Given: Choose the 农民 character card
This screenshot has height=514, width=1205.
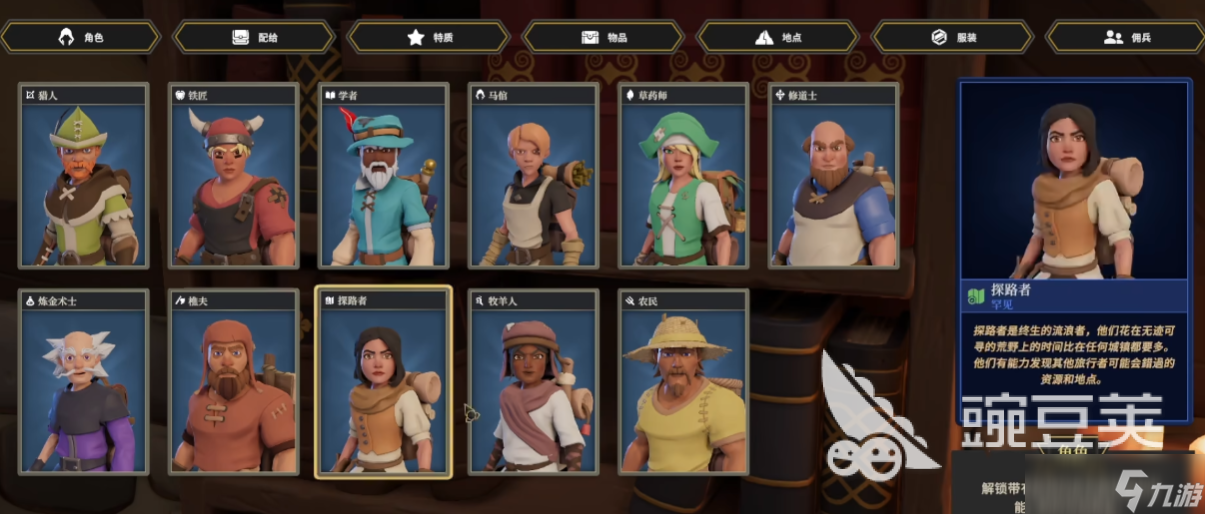Looking at the screenshot, I should click(684, 383).
